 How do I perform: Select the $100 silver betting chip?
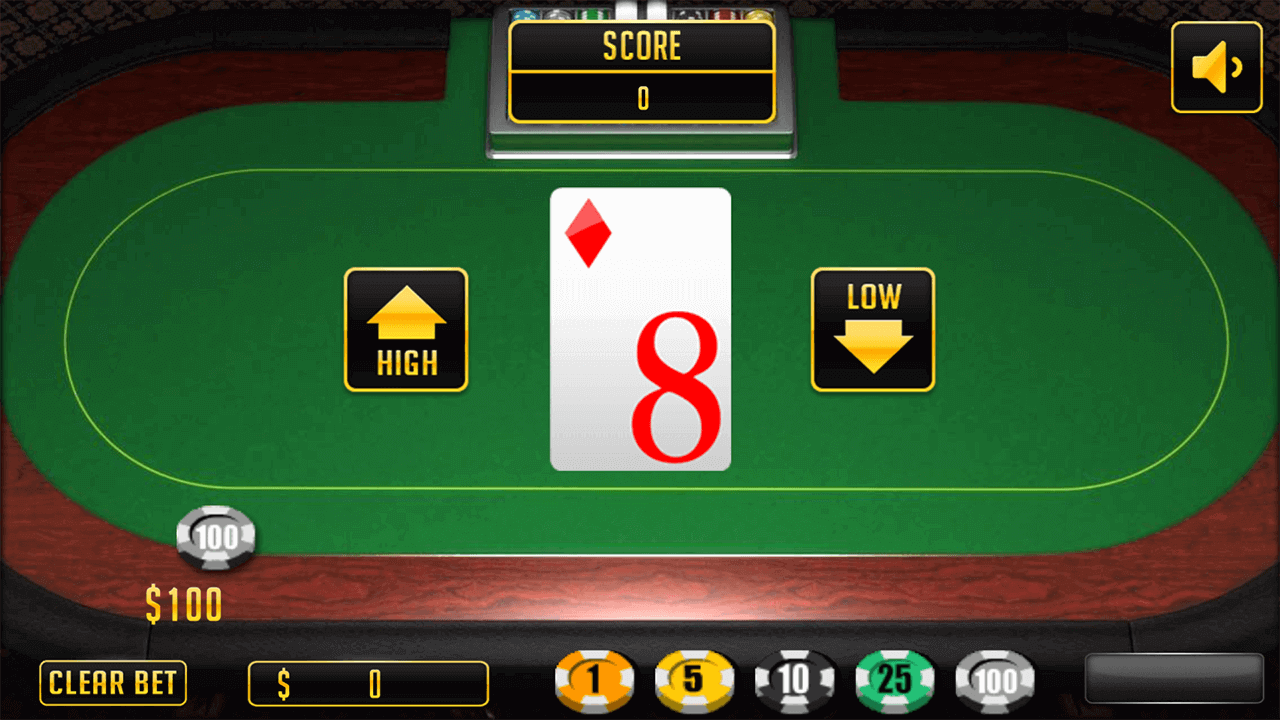point(995,679)
